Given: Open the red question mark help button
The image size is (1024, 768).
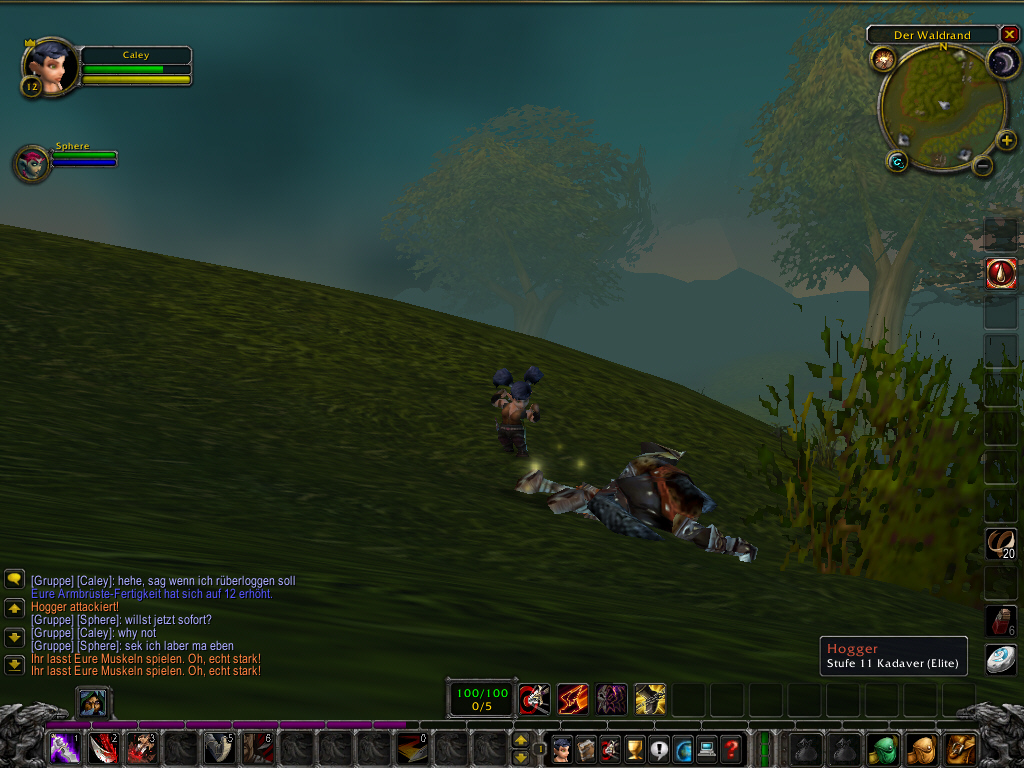Looking at the screenshot, I should click(732, 748).
